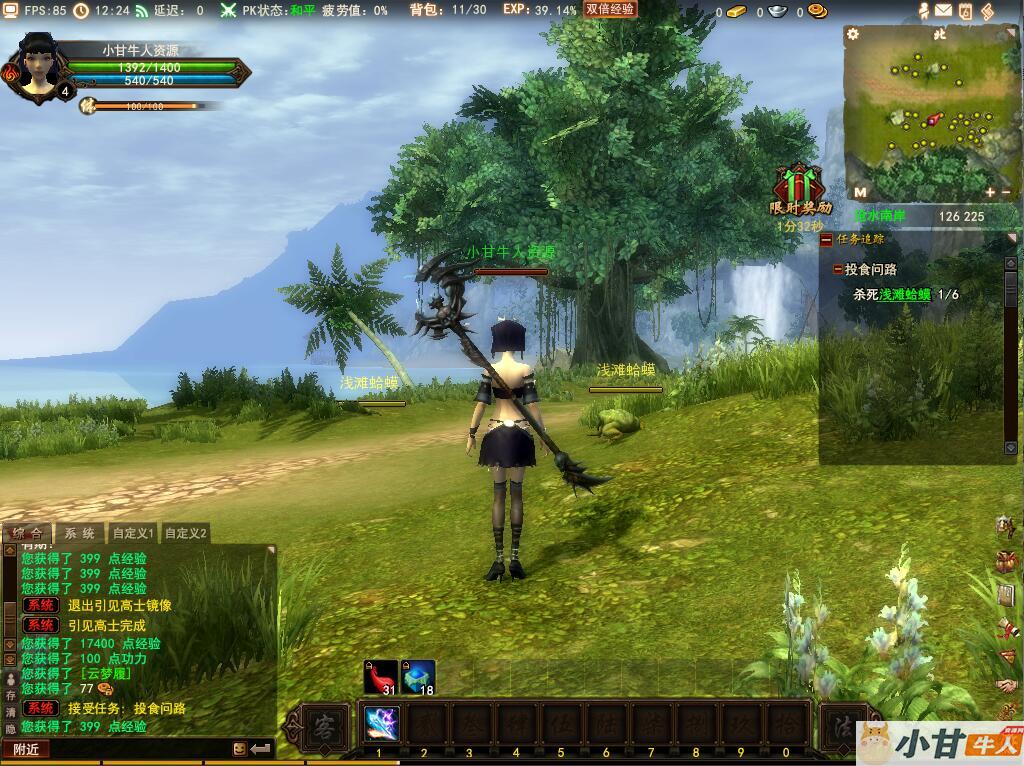Open the handshake icon in side menu

coord(1006,686)
